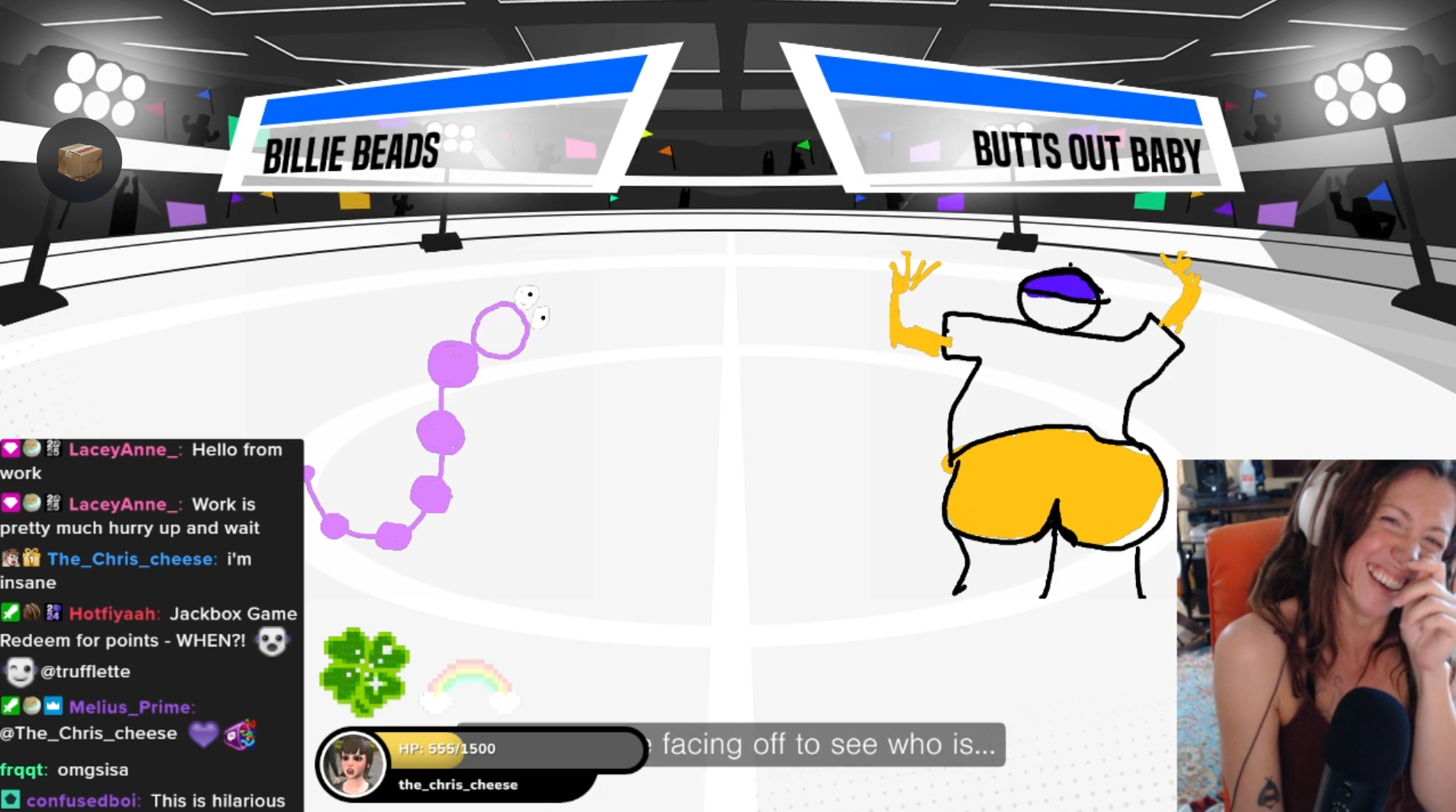Select the Billie Beads name banner
Screen dimensions: 1456x812
tap(353, 153)
